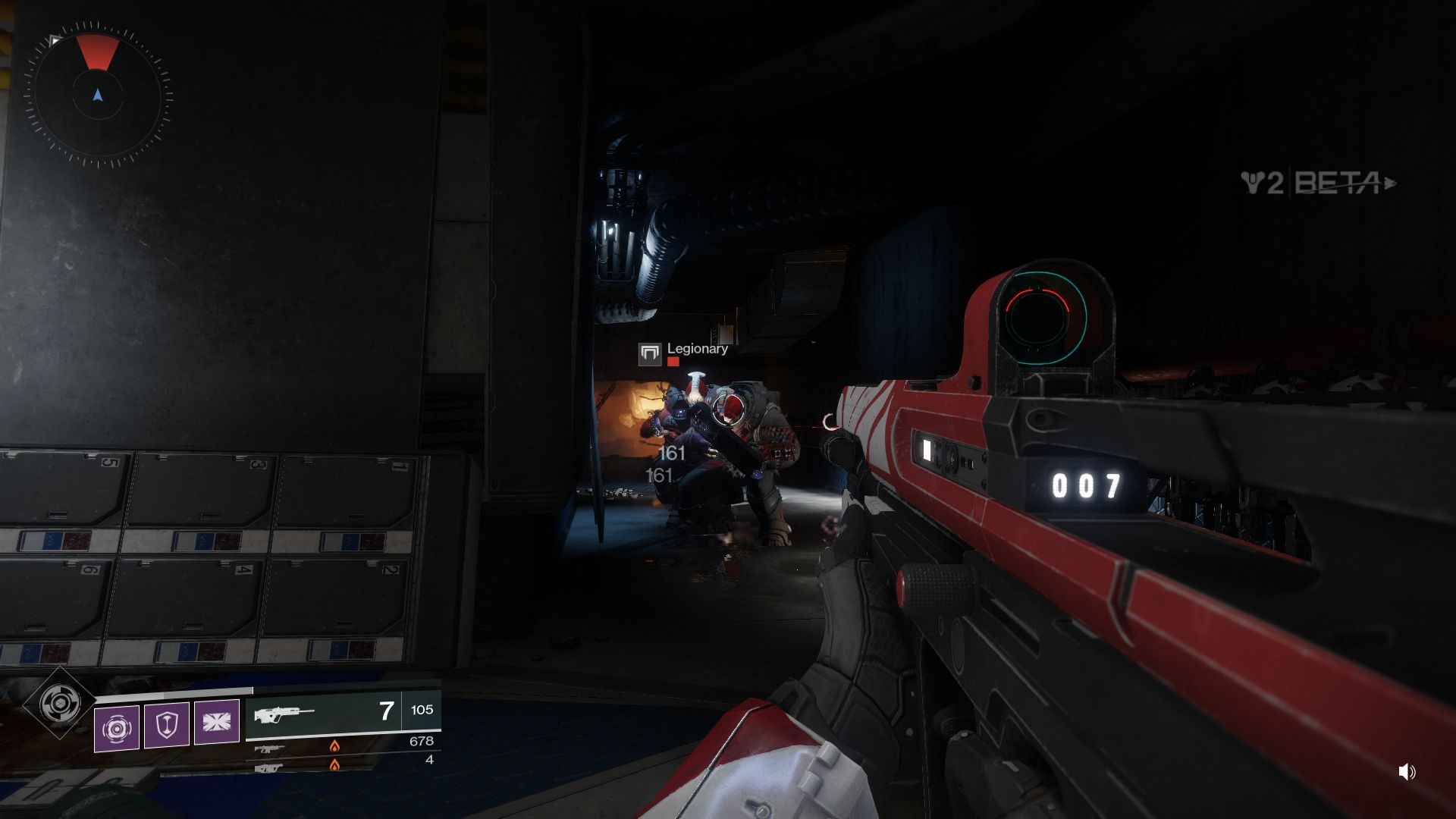Activate the shield class ability icon

click(166, 726)
